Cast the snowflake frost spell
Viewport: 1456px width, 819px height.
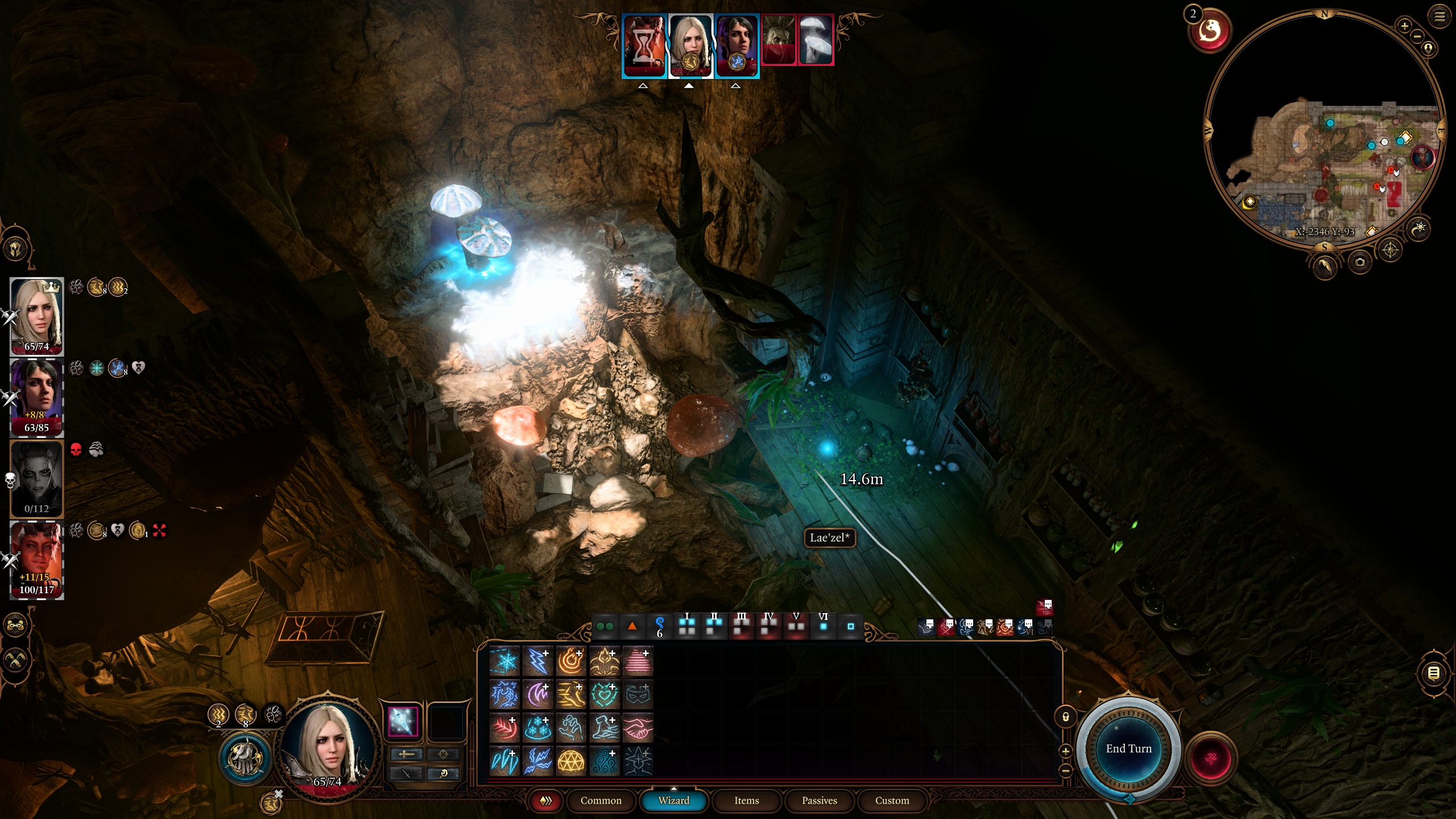pos(504,661)
